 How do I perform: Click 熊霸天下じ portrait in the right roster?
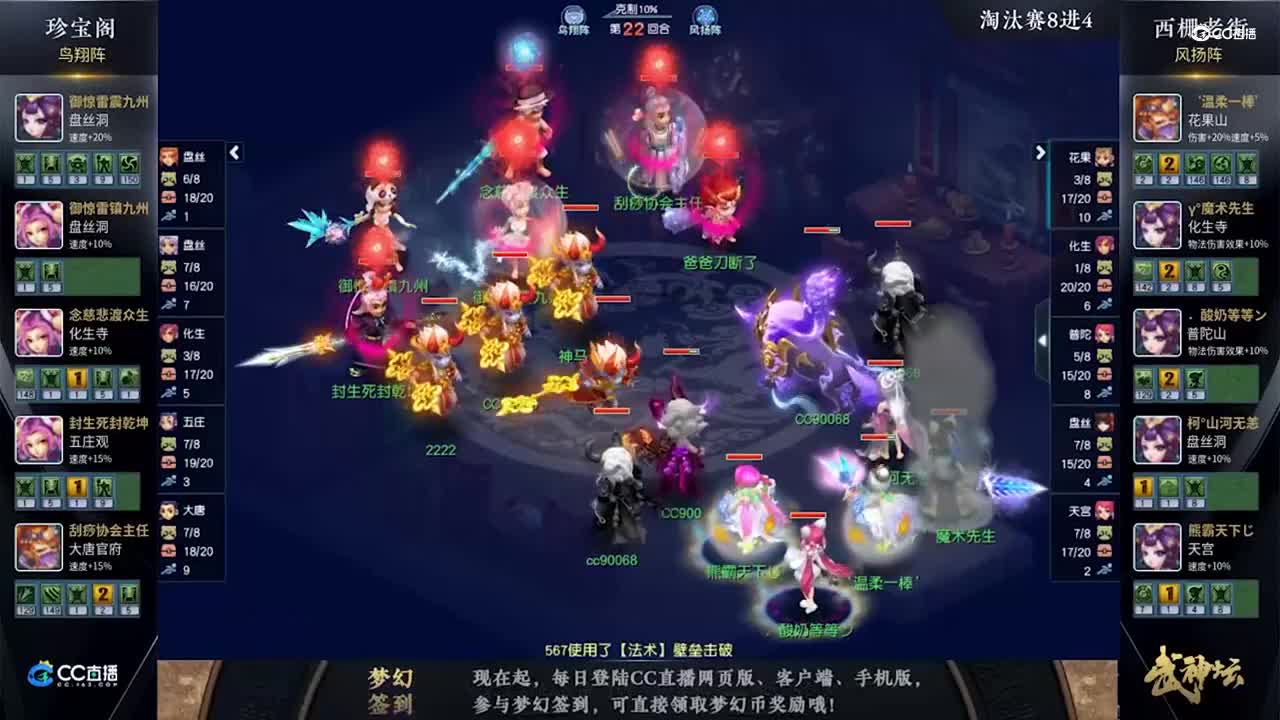1158,546
